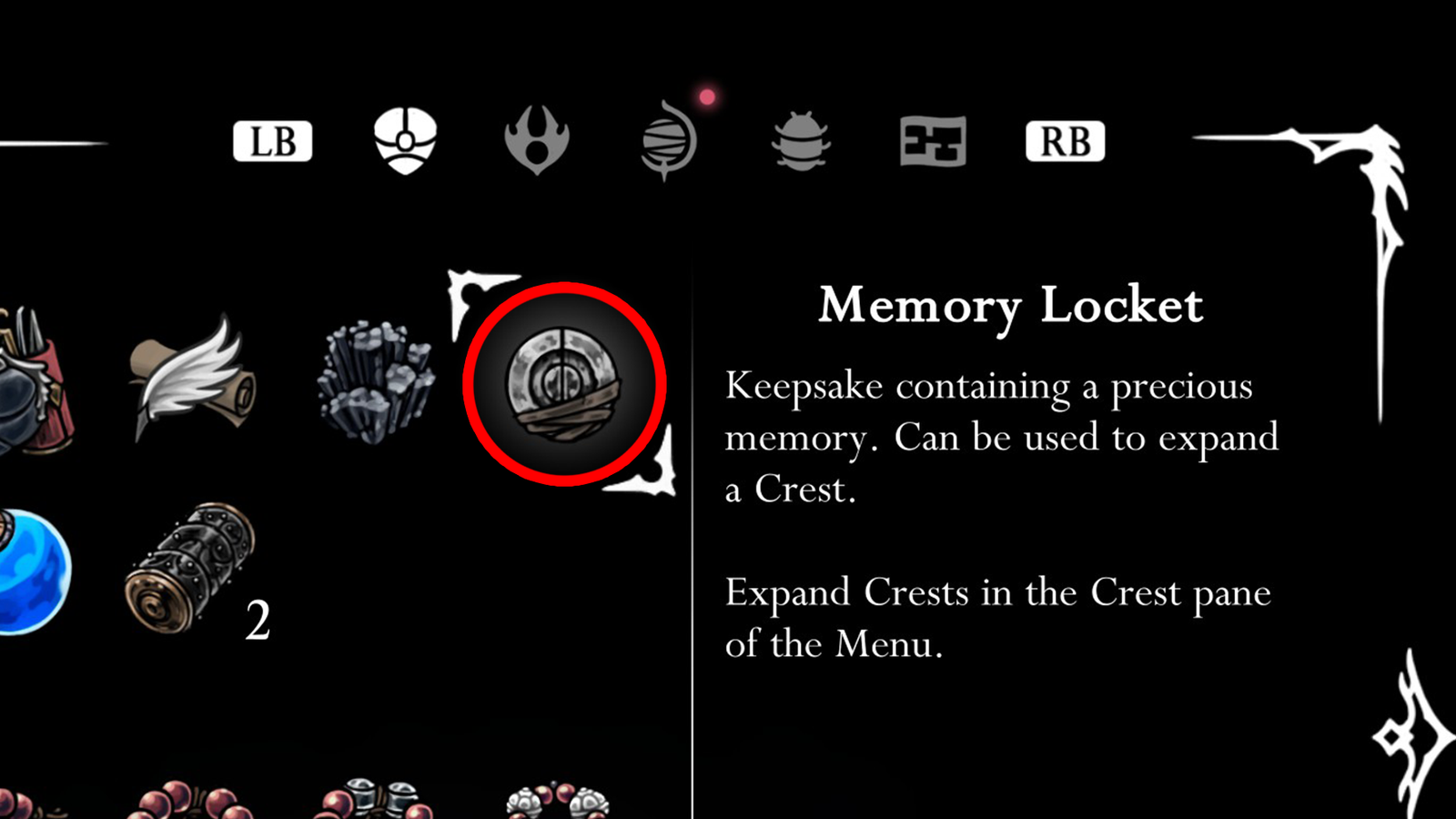Click the LB shoulder button prompt

[272, 141]
